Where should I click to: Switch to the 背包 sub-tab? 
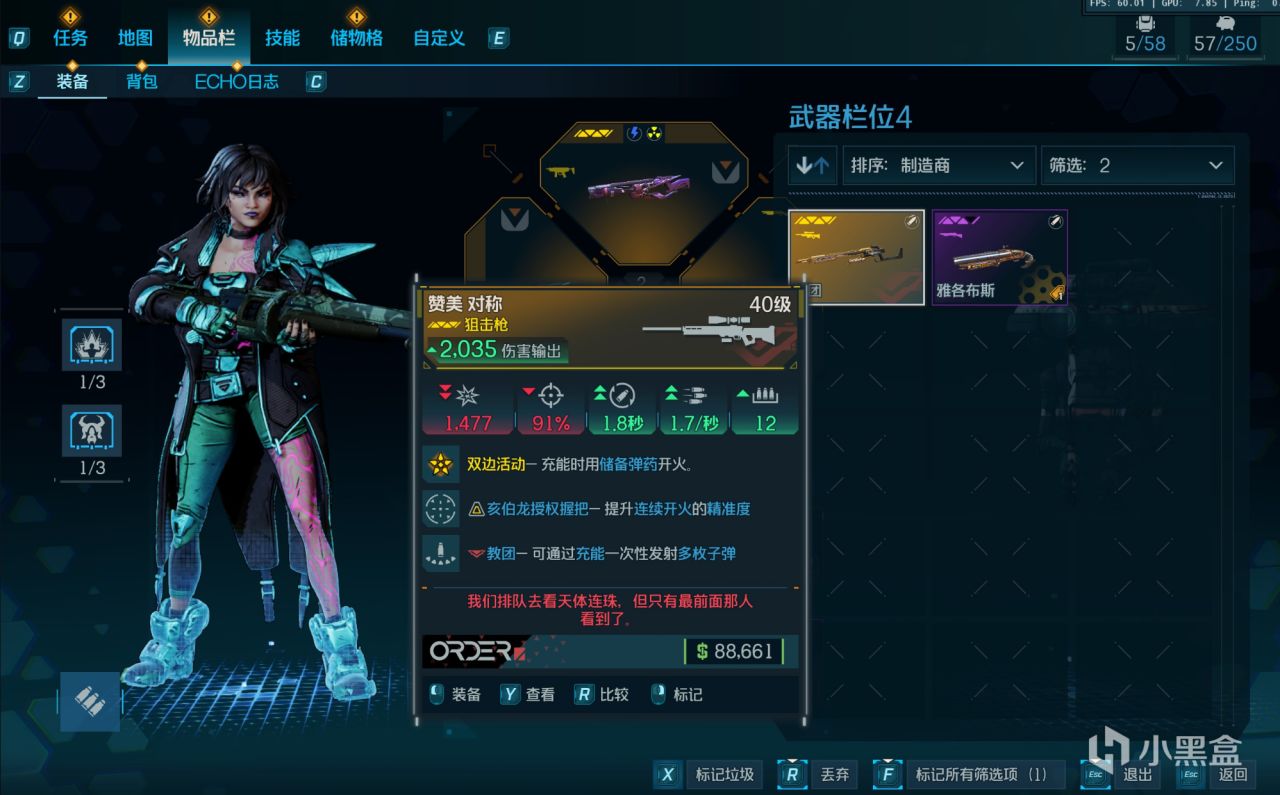142,82
